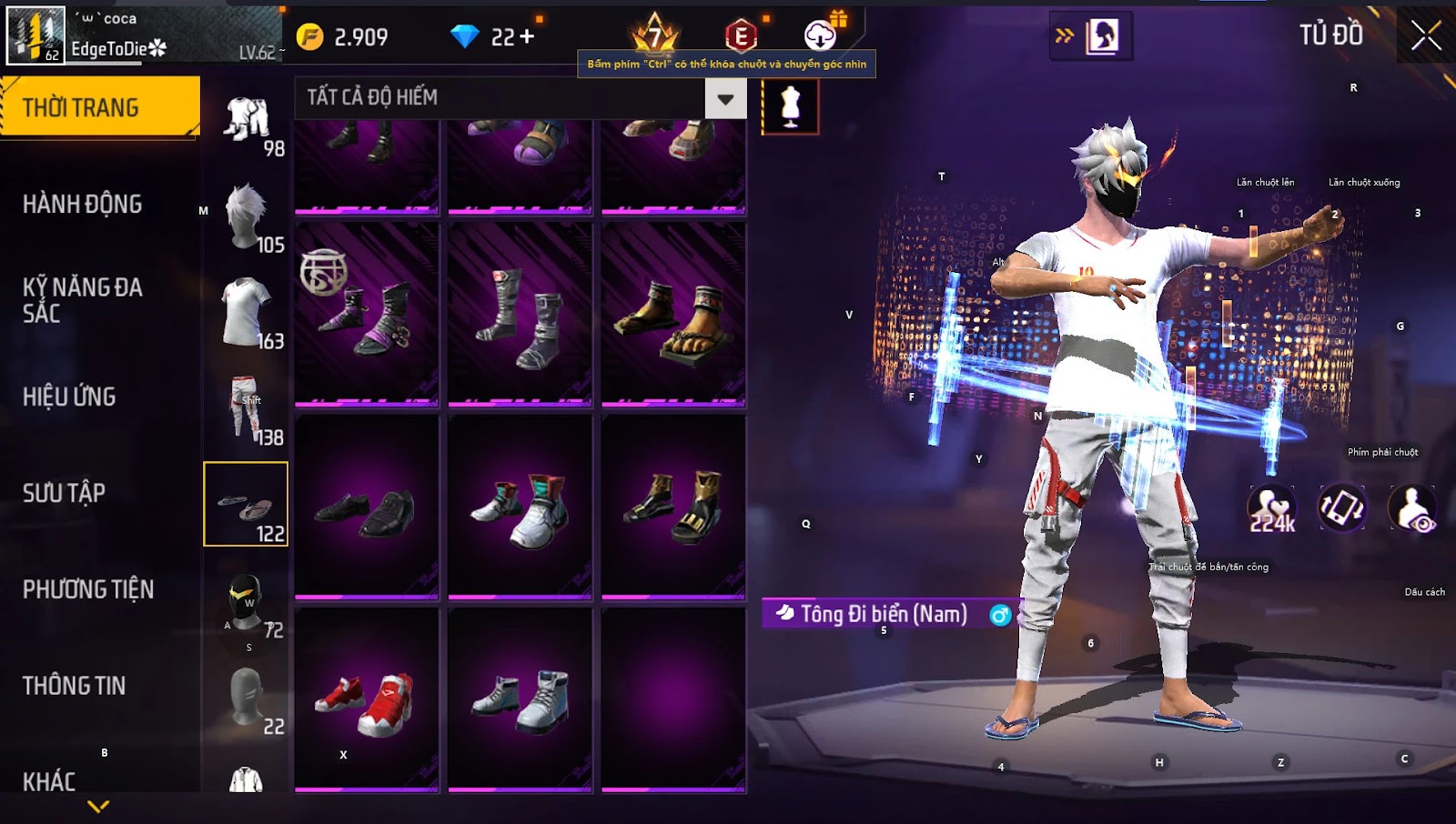Switch to the THỜI TRANG tab
The width and height of the screenshot is (1456, 824).
tap(98, 107)
